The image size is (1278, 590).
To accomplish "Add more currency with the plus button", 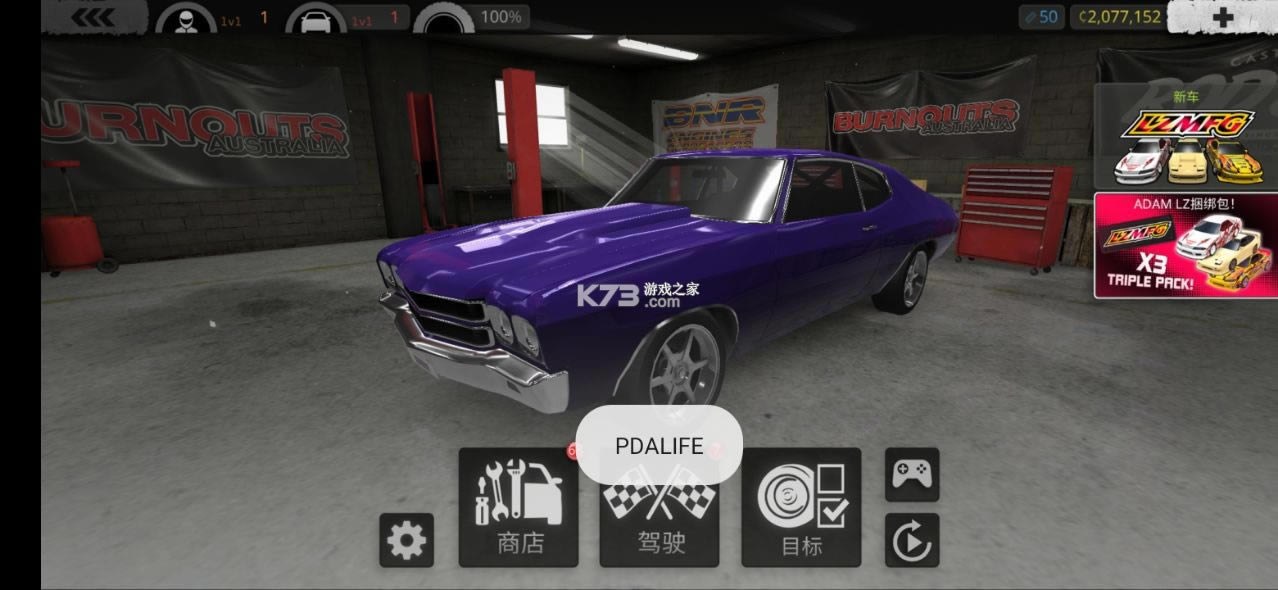I will (x=1222, y=17).
